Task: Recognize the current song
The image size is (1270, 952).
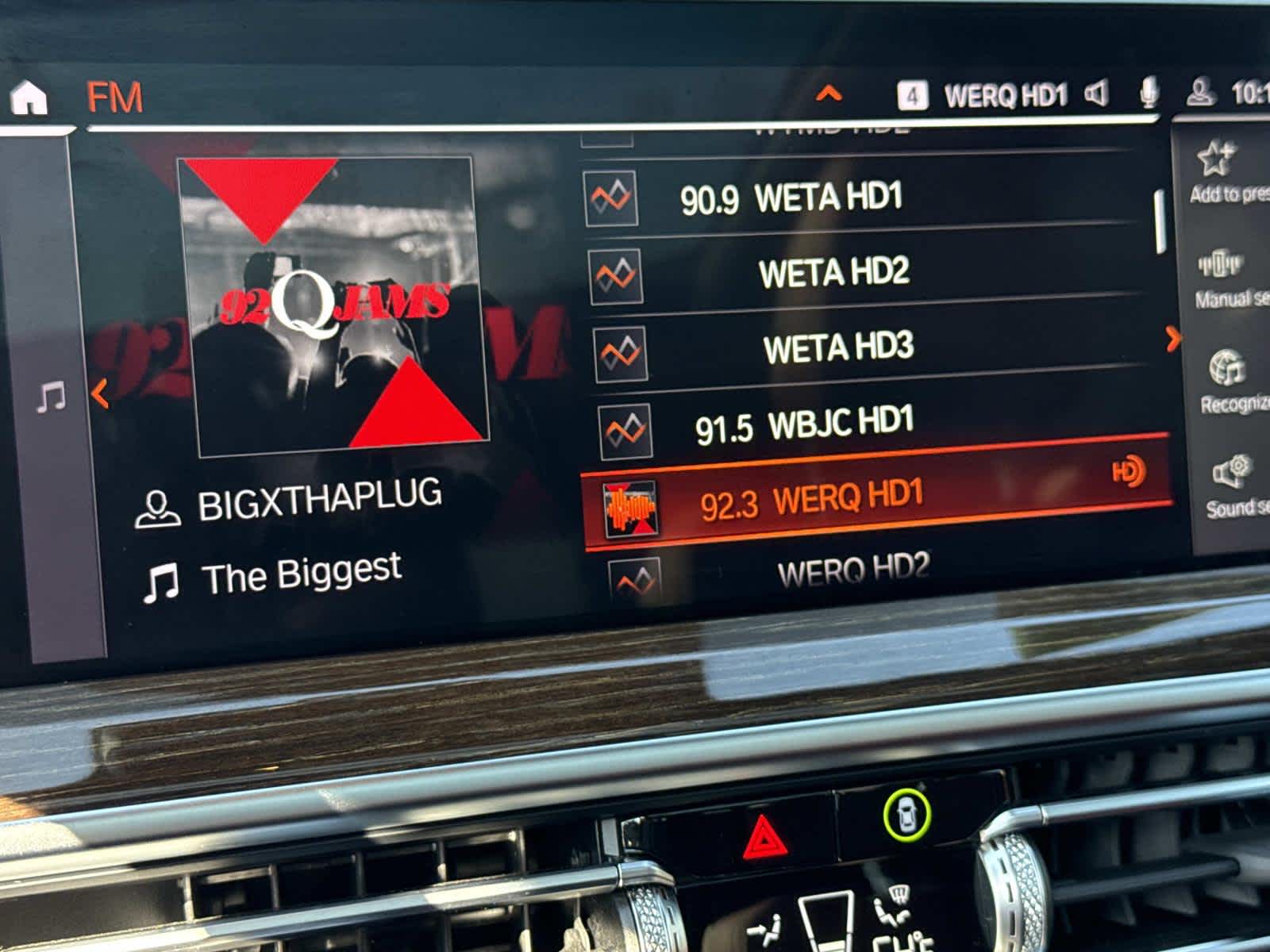Action: [x=1230, y=382]
